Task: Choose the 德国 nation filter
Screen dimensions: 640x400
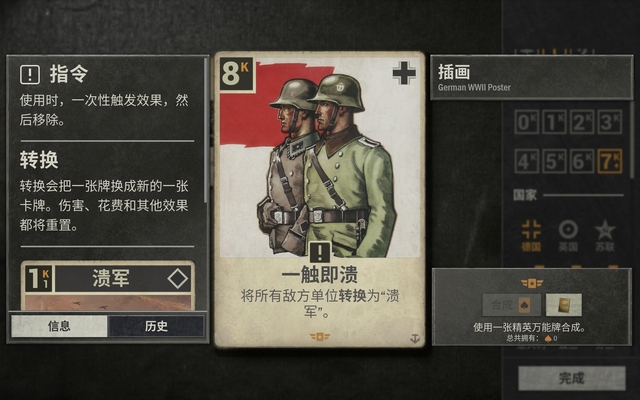Action: pyautogui.click(x=532, y=233)
